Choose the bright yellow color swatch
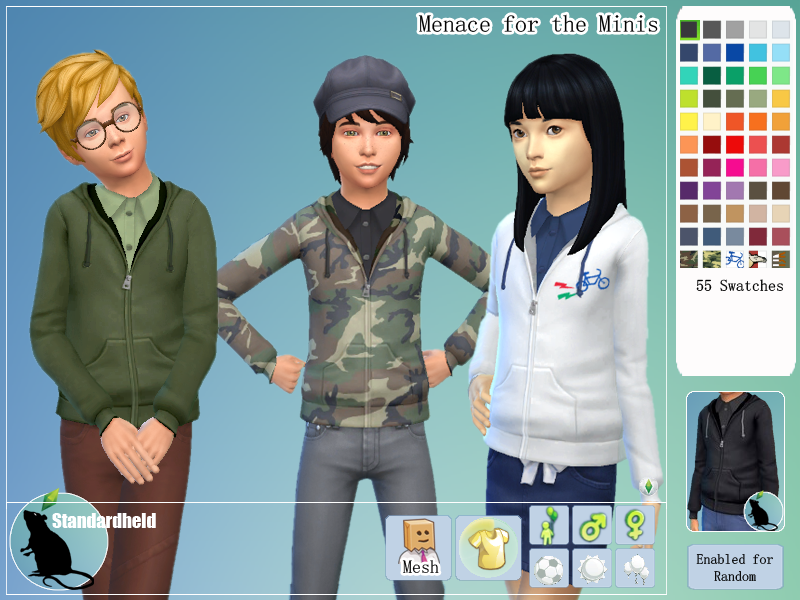 (689, 121)
